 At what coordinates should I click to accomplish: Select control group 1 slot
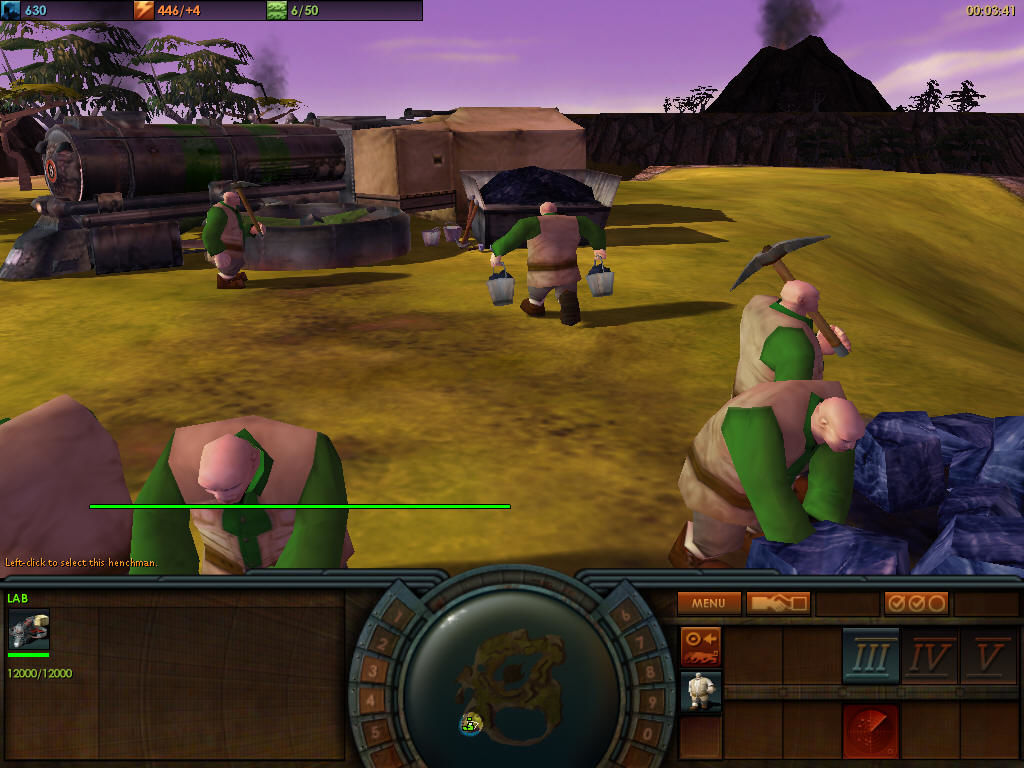point(395,616)
